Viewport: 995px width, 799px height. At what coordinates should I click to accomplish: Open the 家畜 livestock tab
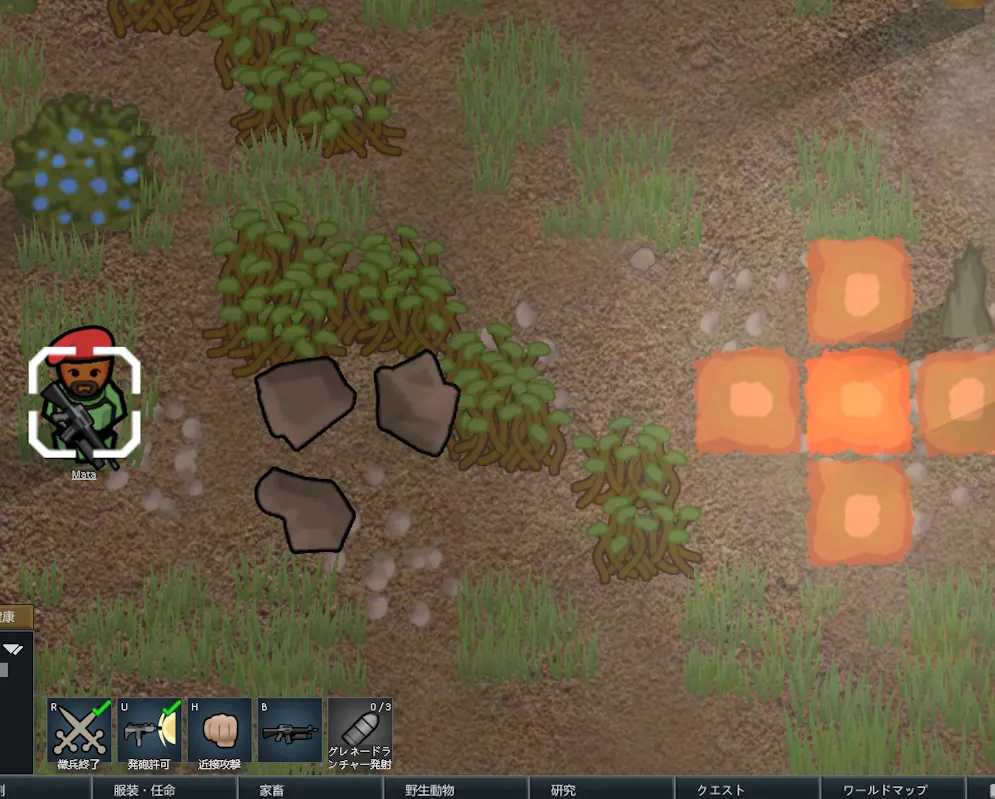272,790
